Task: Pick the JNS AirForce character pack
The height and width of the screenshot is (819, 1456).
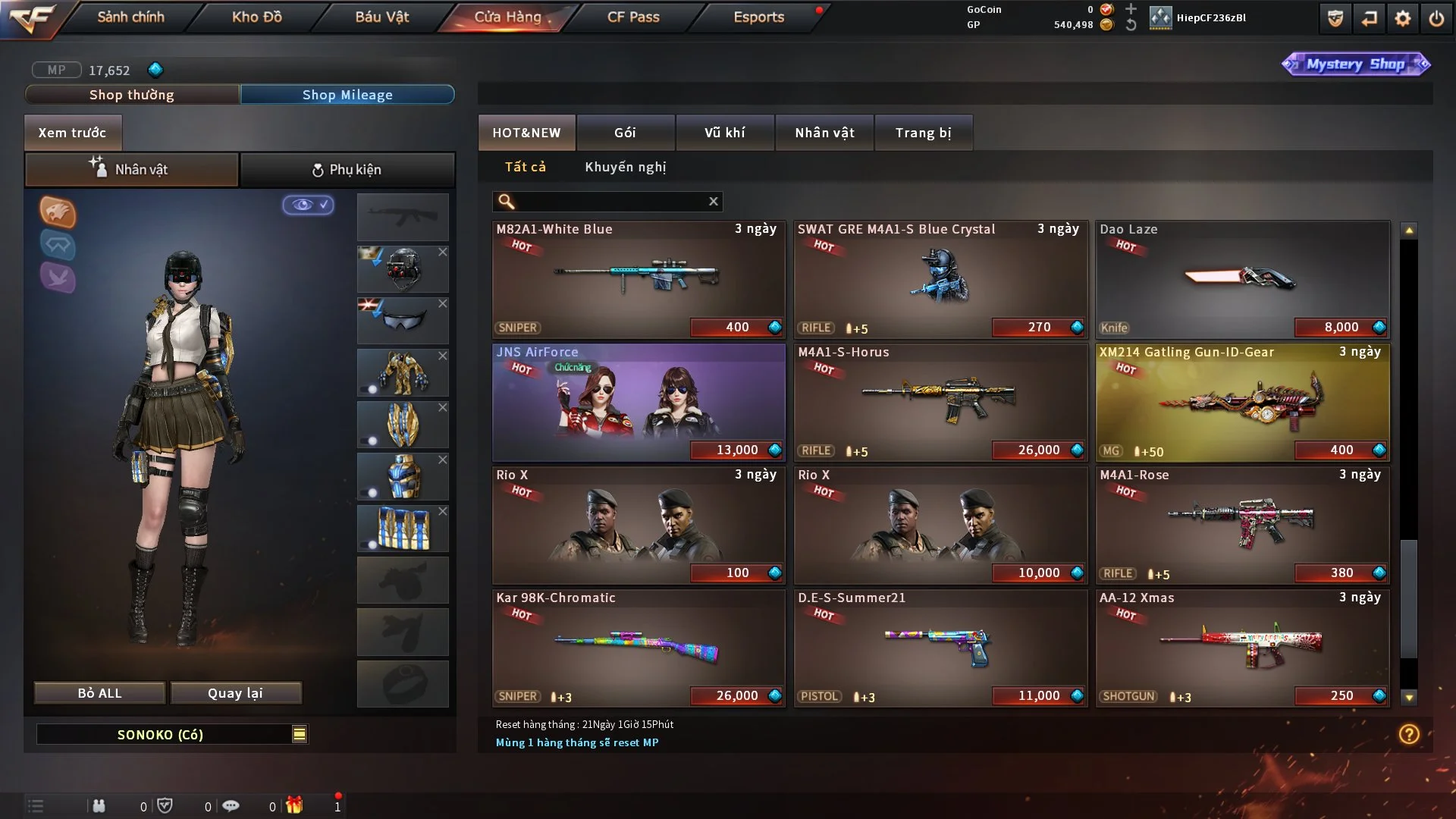Action: click(639, 402)
